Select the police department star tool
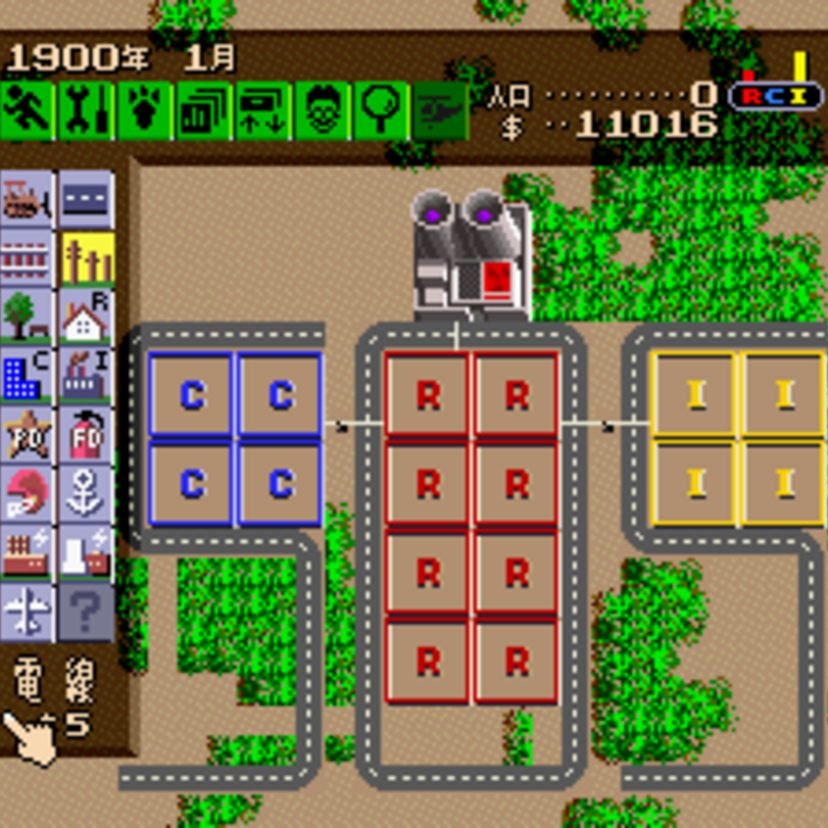Screen dimensions: 828x828 point(27,434)
